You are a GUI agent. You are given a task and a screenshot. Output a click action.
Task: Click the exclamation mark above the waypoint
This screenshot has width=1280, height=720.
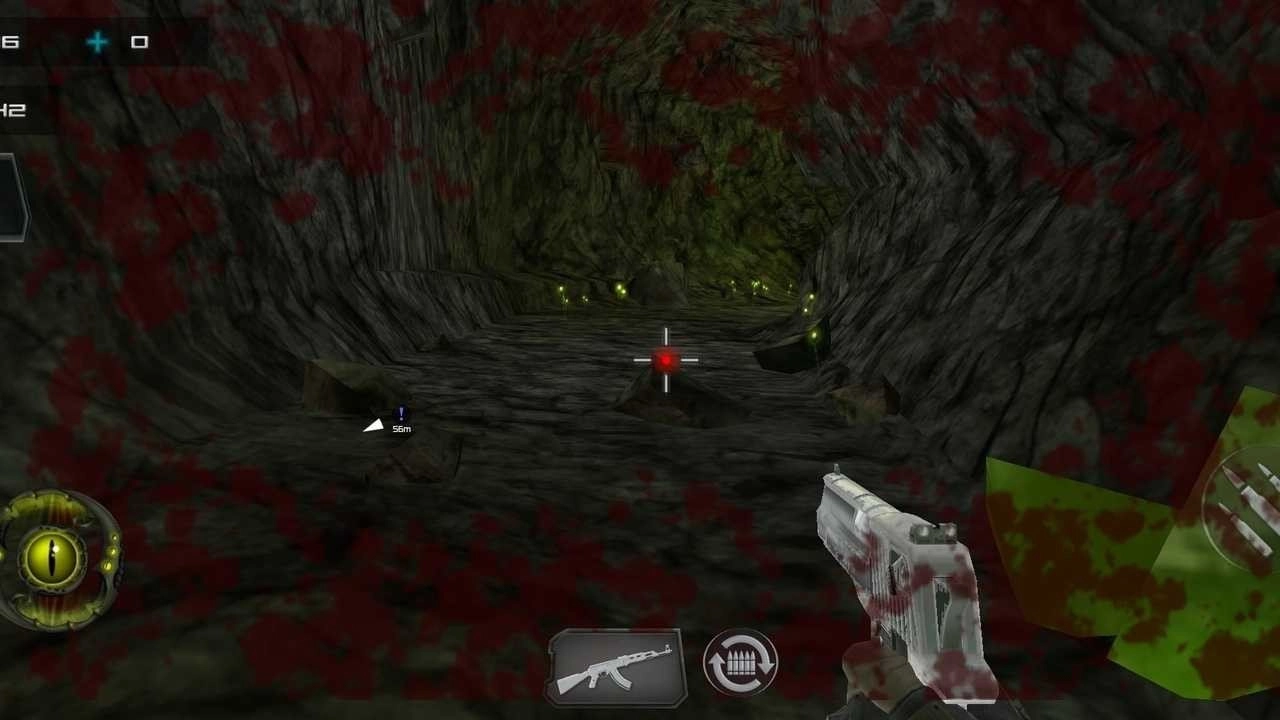[400, 411]
